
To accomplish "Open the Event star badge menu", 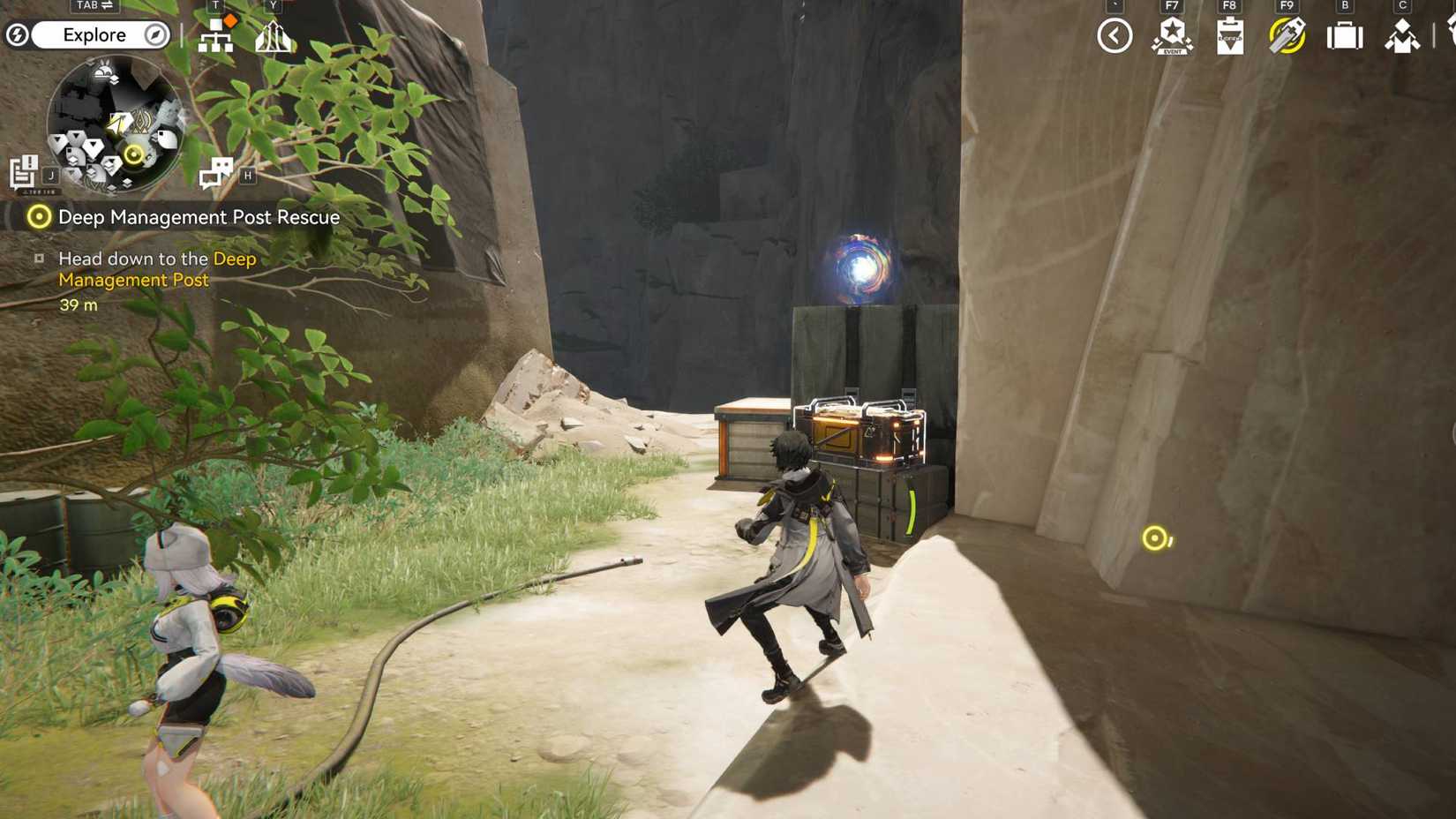I will (x=1172, y=36).
